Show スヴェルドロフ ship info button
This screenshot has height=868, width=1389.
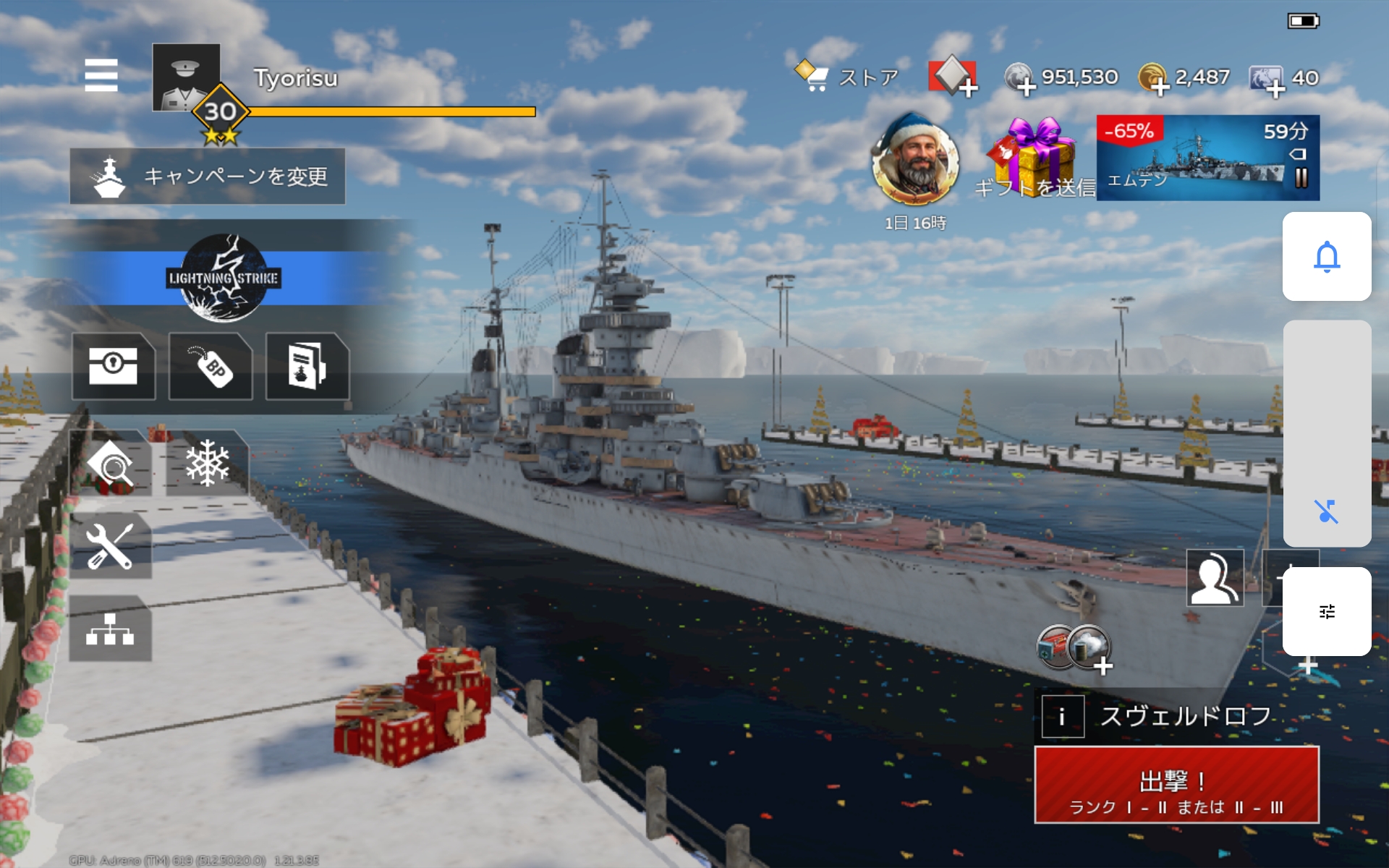[1063, 716]
